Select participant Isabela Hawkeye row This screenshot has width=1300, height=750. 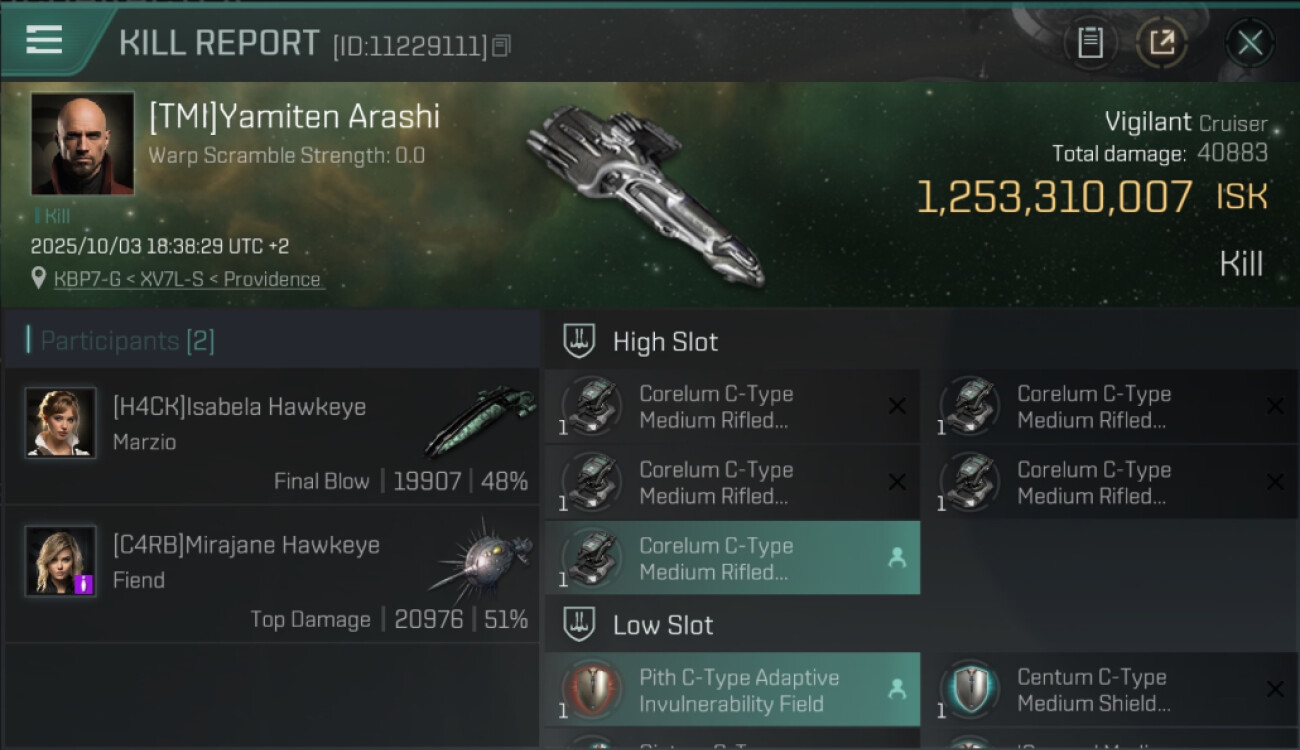pyautogui.click(x=271, y=437)
